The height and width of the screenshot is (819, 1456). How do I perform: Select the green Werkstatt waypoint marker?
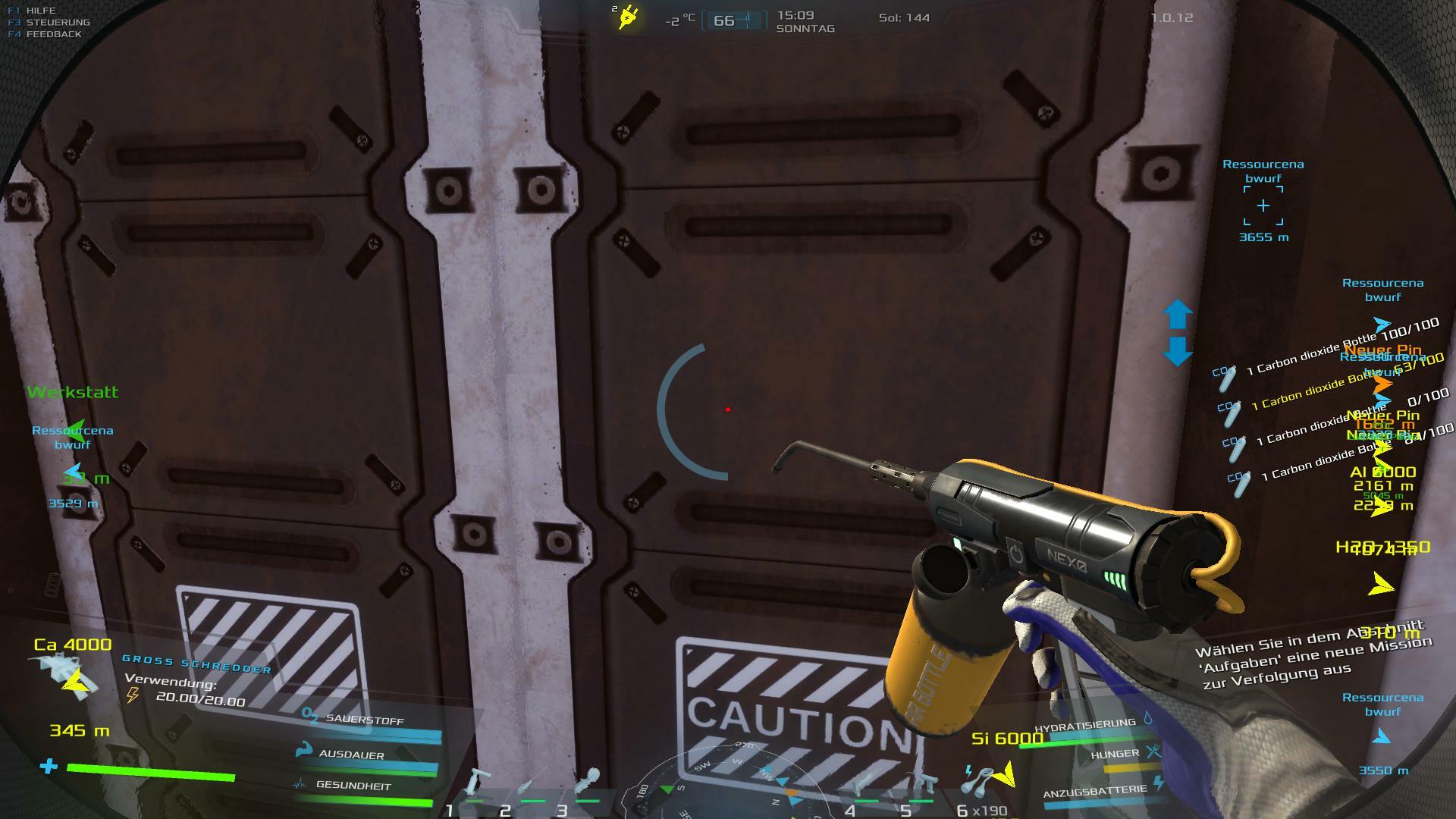[73, 393]
